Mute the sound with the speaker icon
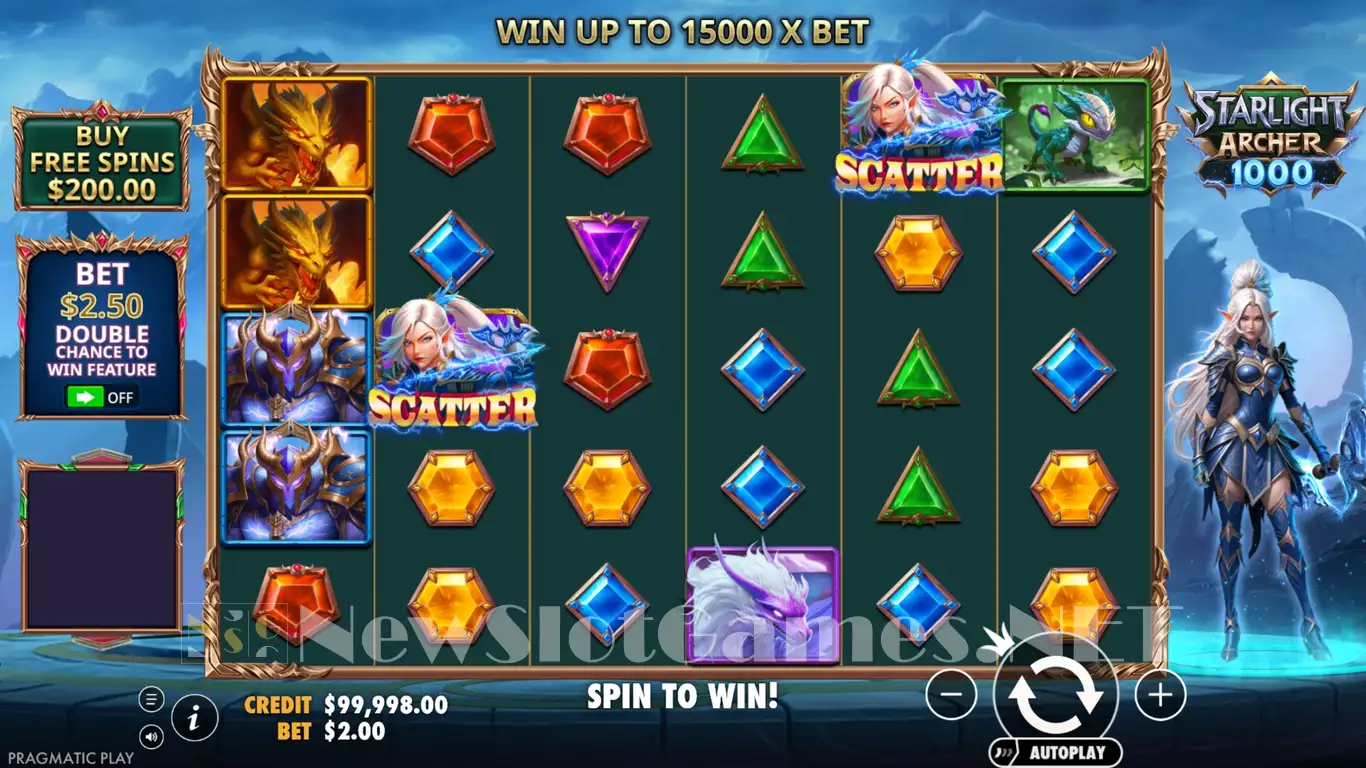The width and height of the screenshot is (1366, 768). [x=152, y=738]
